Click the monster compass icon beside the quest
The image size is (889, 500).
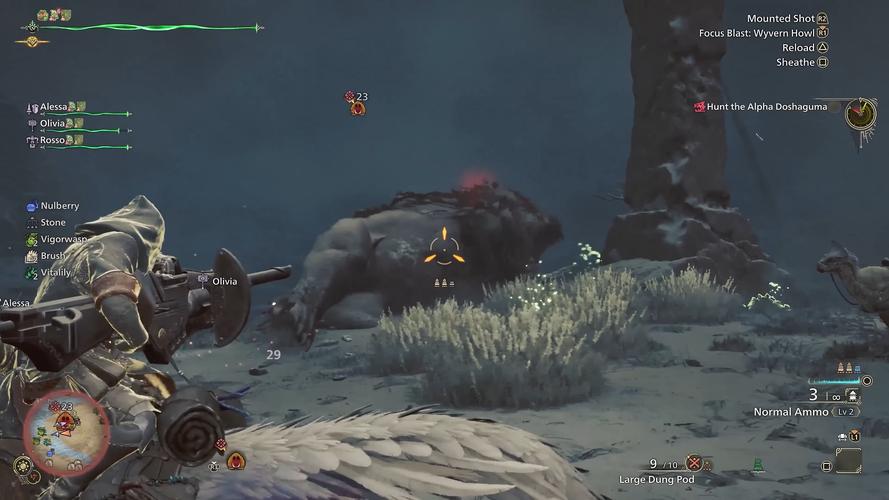(x=860, y=114)
